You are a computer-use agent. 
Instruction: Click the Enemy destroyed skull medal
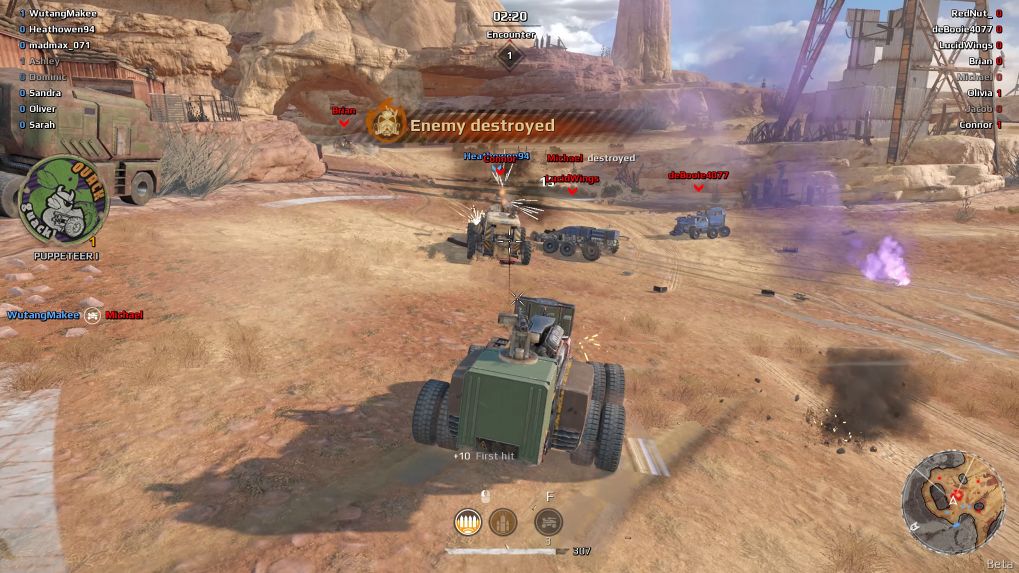385,124
